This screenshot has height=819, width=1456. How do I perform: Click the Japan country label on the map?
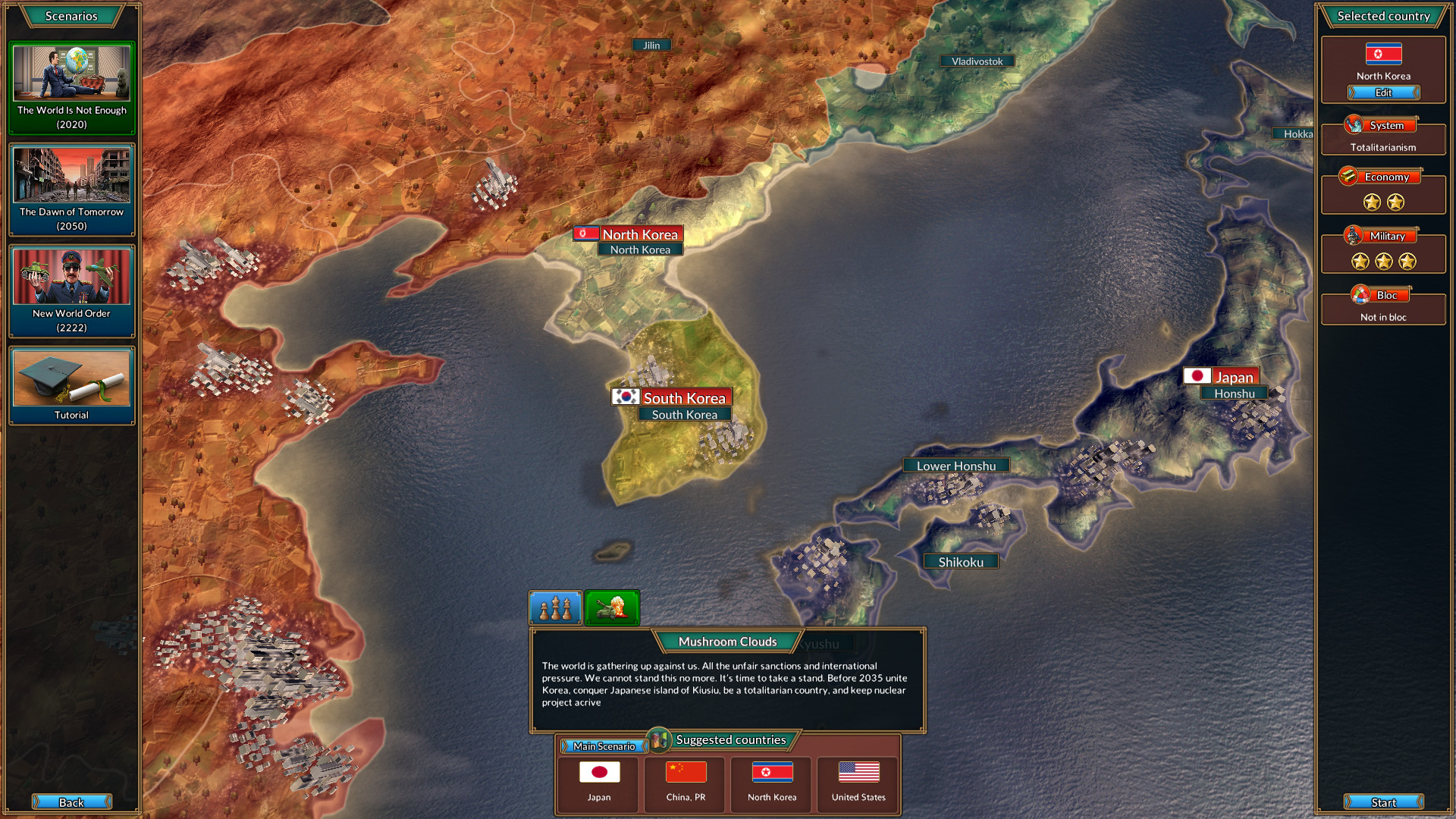pos(1235,375)
